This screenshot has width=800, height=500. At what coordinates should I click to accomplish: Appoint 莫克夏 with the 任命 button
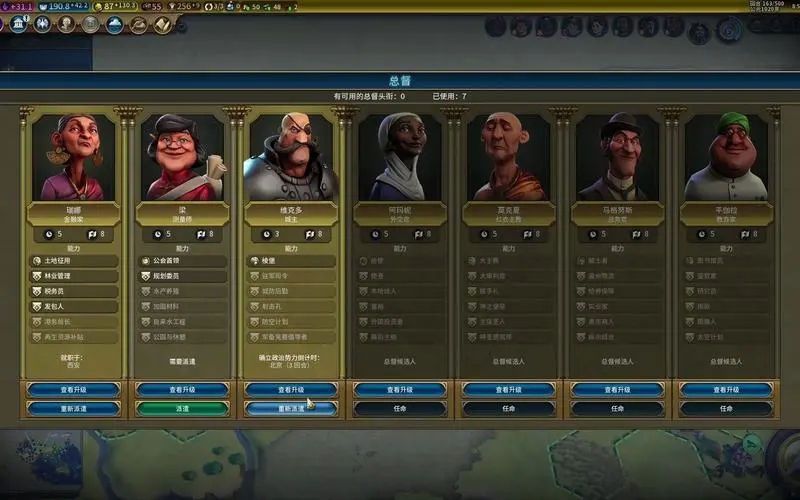click(508, 408)
